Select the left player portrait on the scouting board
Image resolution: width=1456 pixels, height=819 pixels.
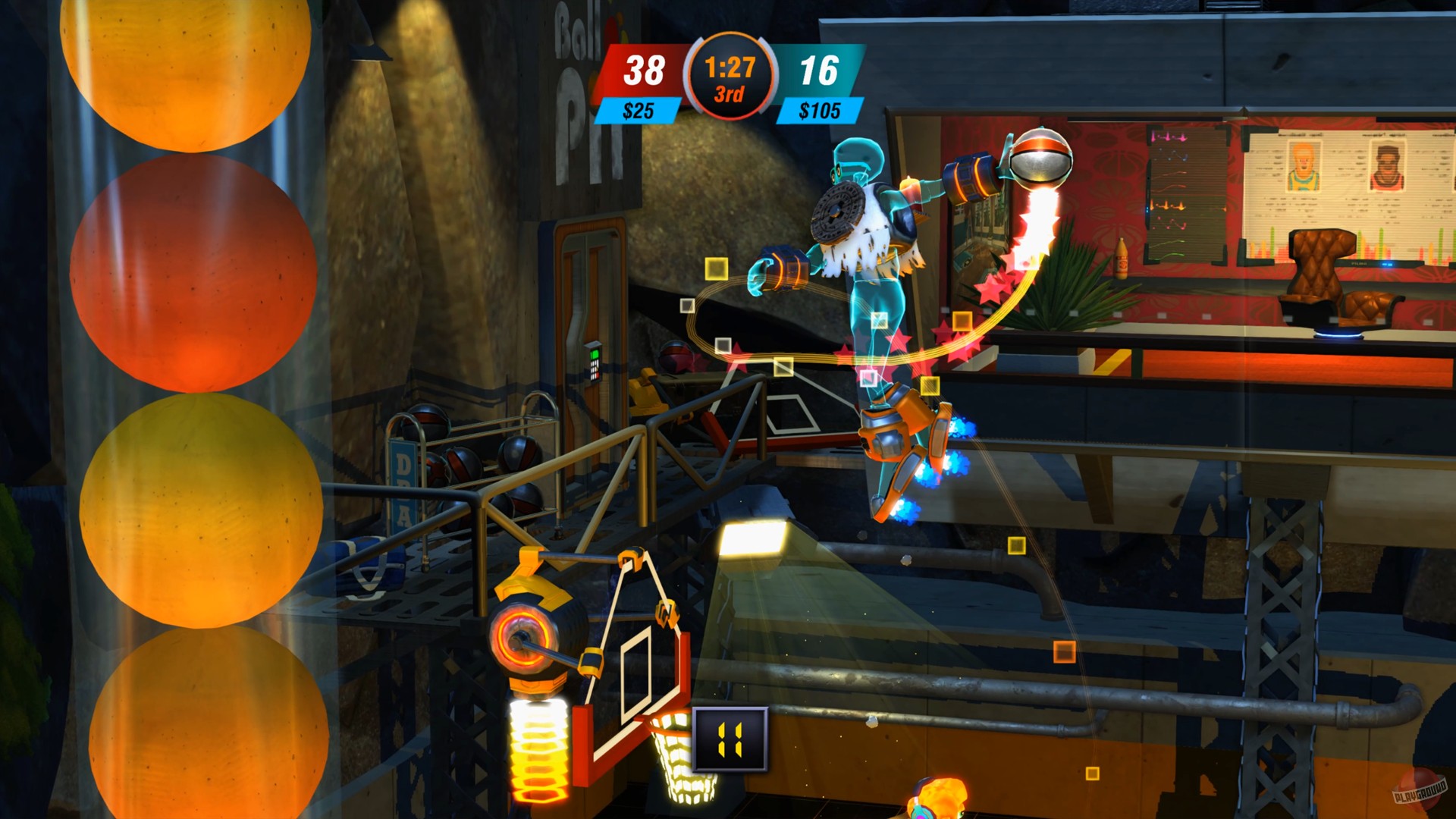(1304, 165)
